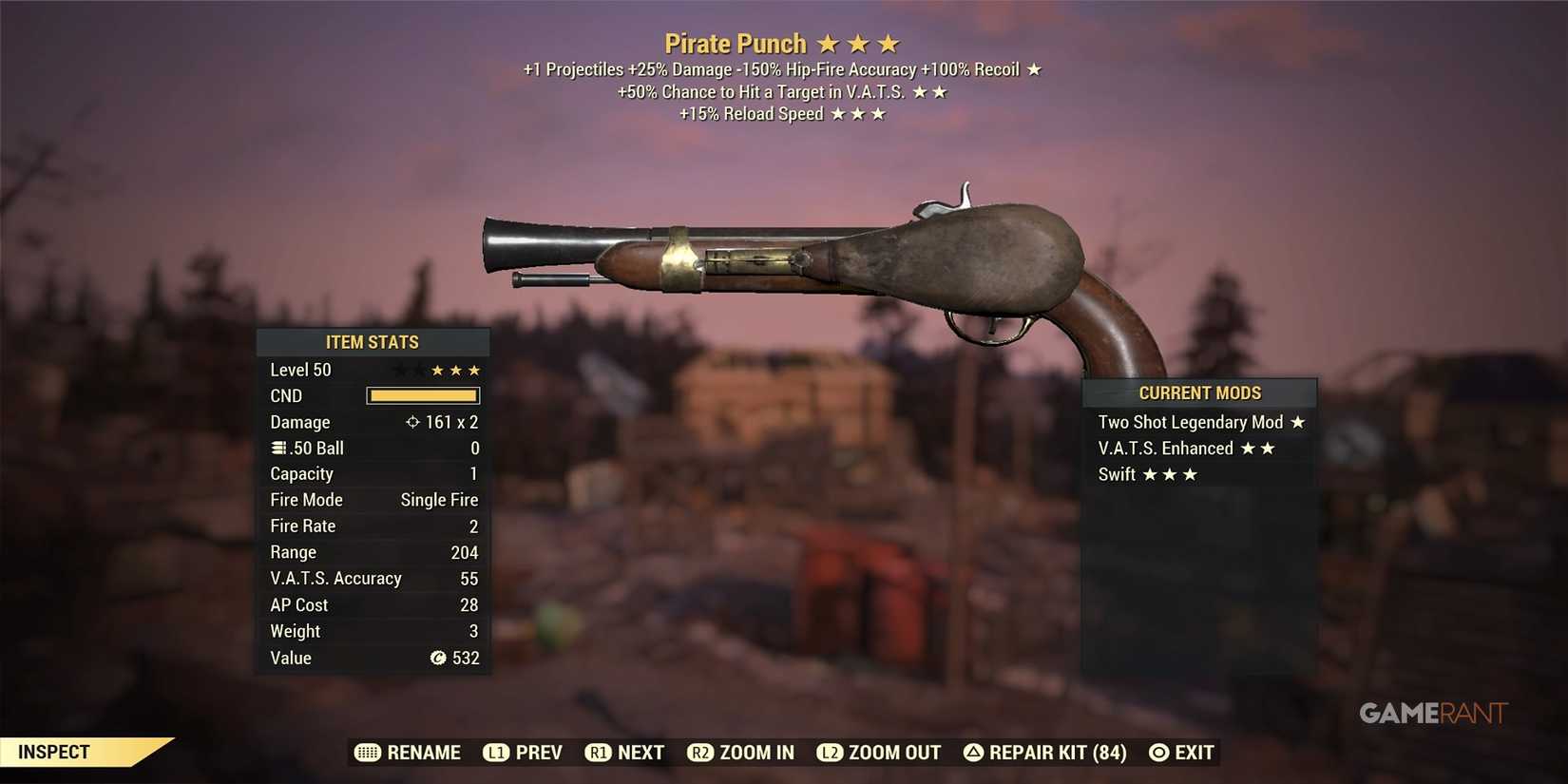
Task: Toggle a star in the Level 50 rating
Action: pyautogui.click(x=454, y=370)
